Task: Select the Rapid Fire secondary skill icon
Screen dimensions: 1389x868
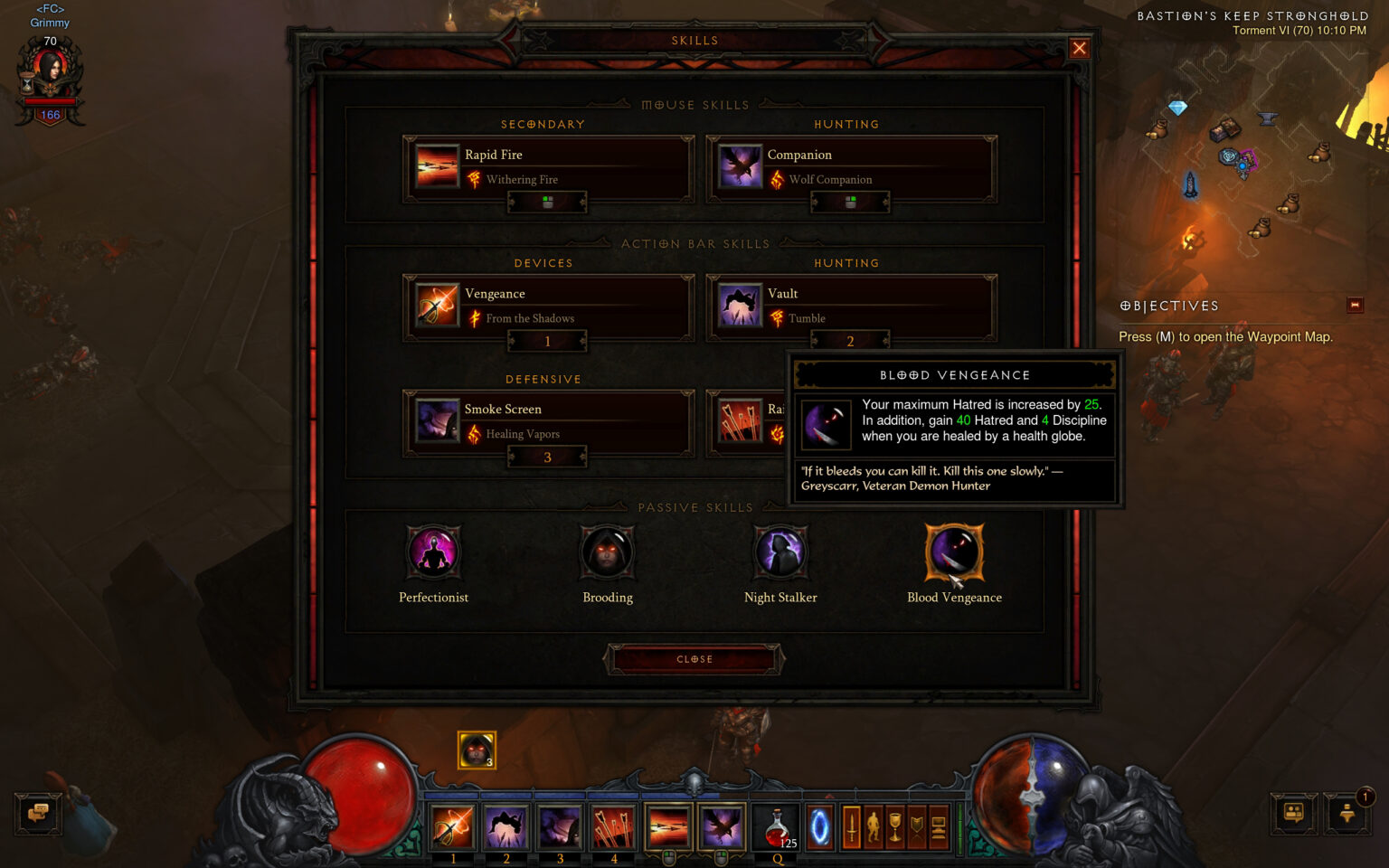Action: (x=437, y=167)
